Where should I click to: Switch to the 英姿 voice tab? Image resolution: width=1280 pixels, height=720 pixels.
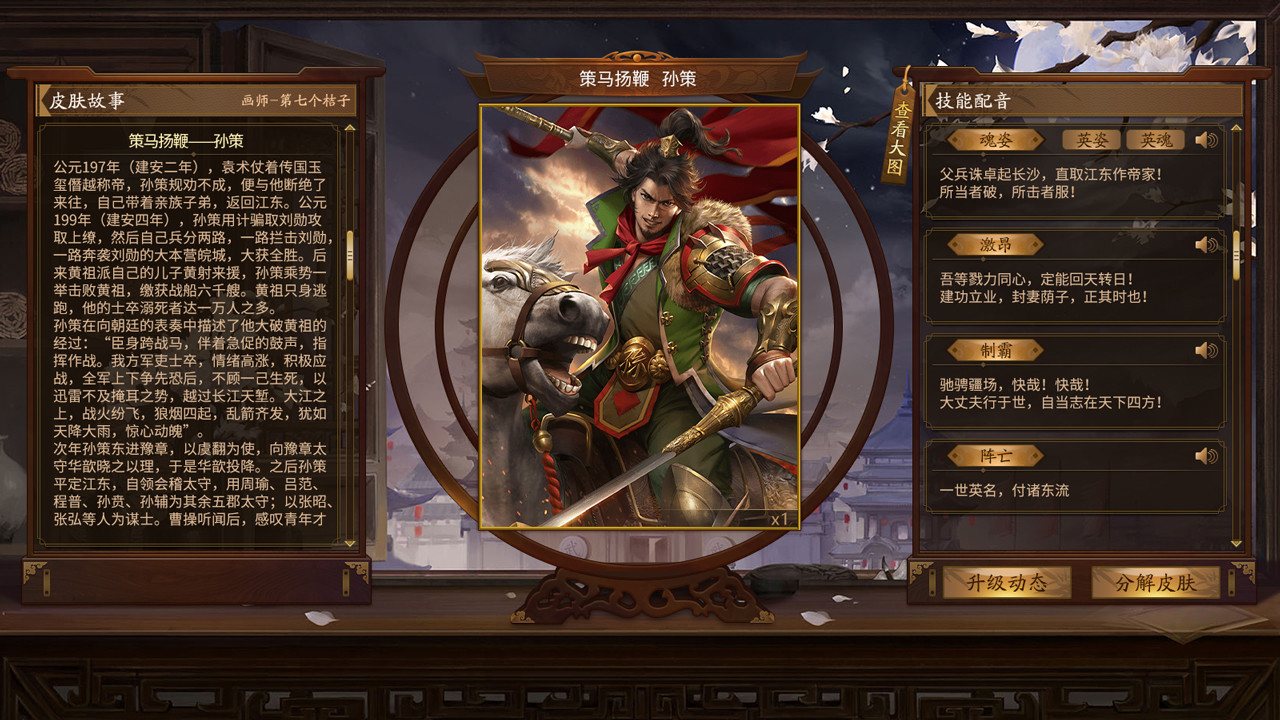tap(1092, 140)
